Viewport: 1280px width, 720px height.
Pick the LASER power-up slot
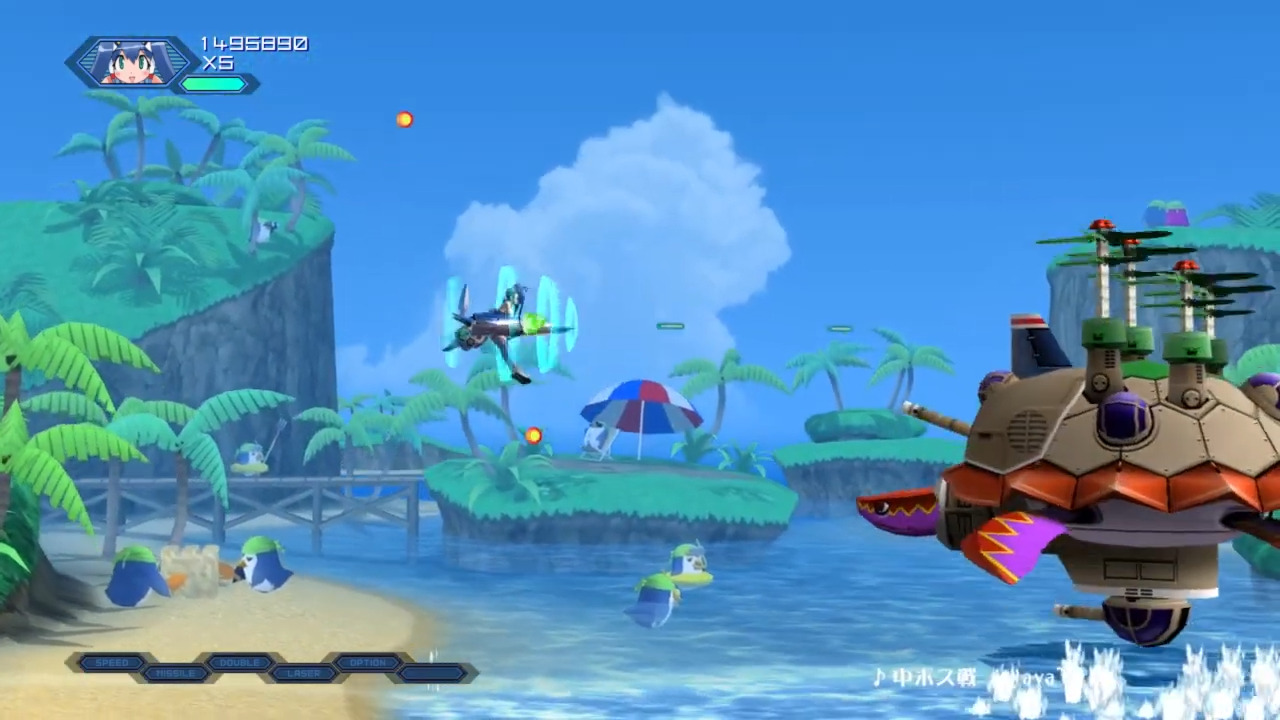point(304,673)
